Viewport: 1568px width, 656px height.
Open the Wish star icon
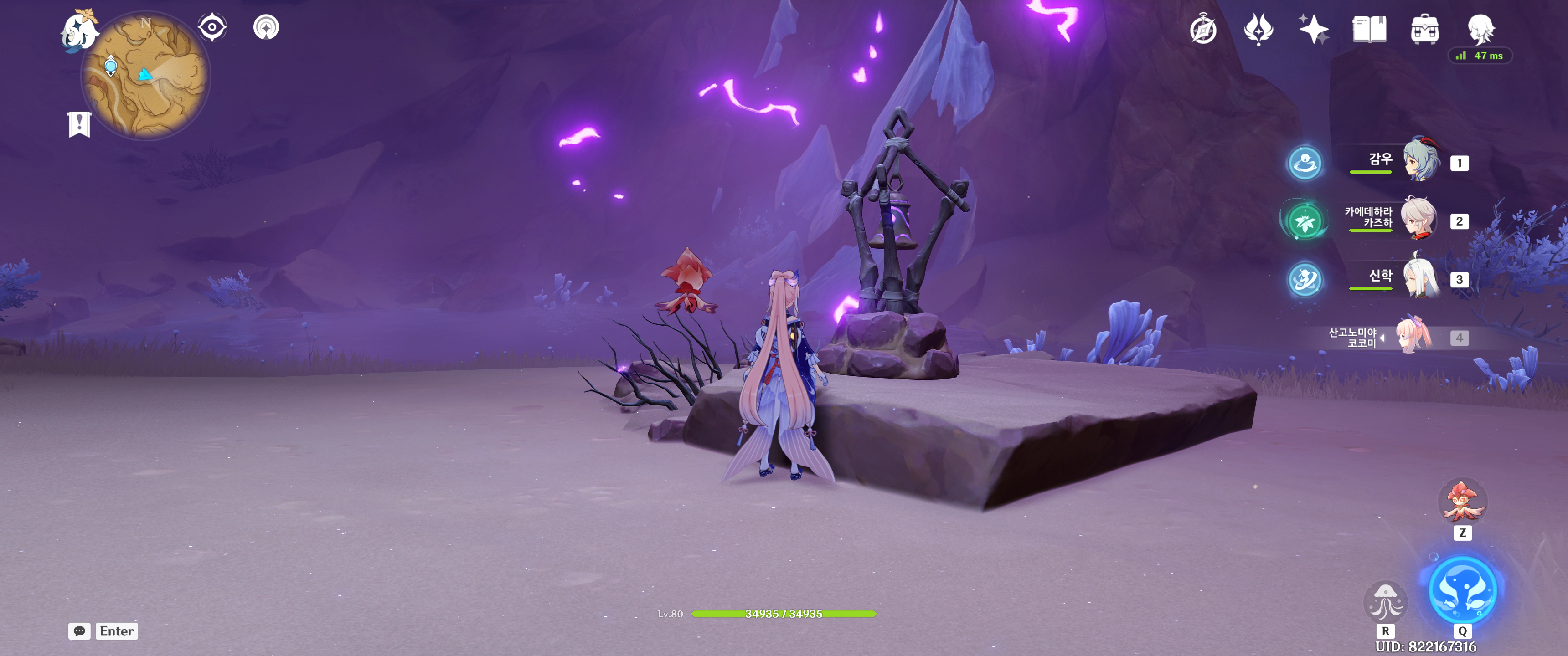pyautogui.click(x=1314, y=29)
